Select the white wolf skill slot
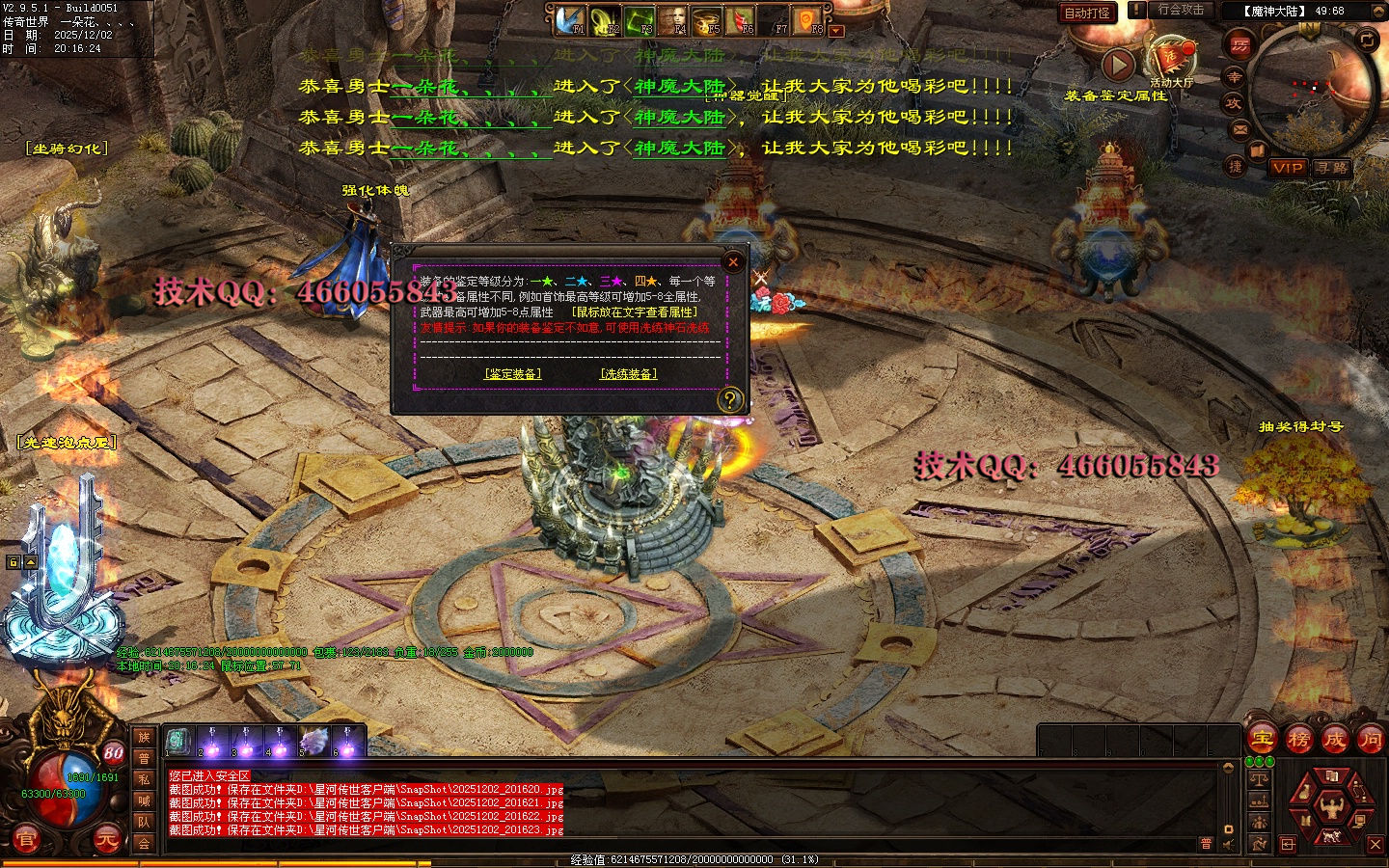This screenshot has width=1389, height=868. (313, 742)
